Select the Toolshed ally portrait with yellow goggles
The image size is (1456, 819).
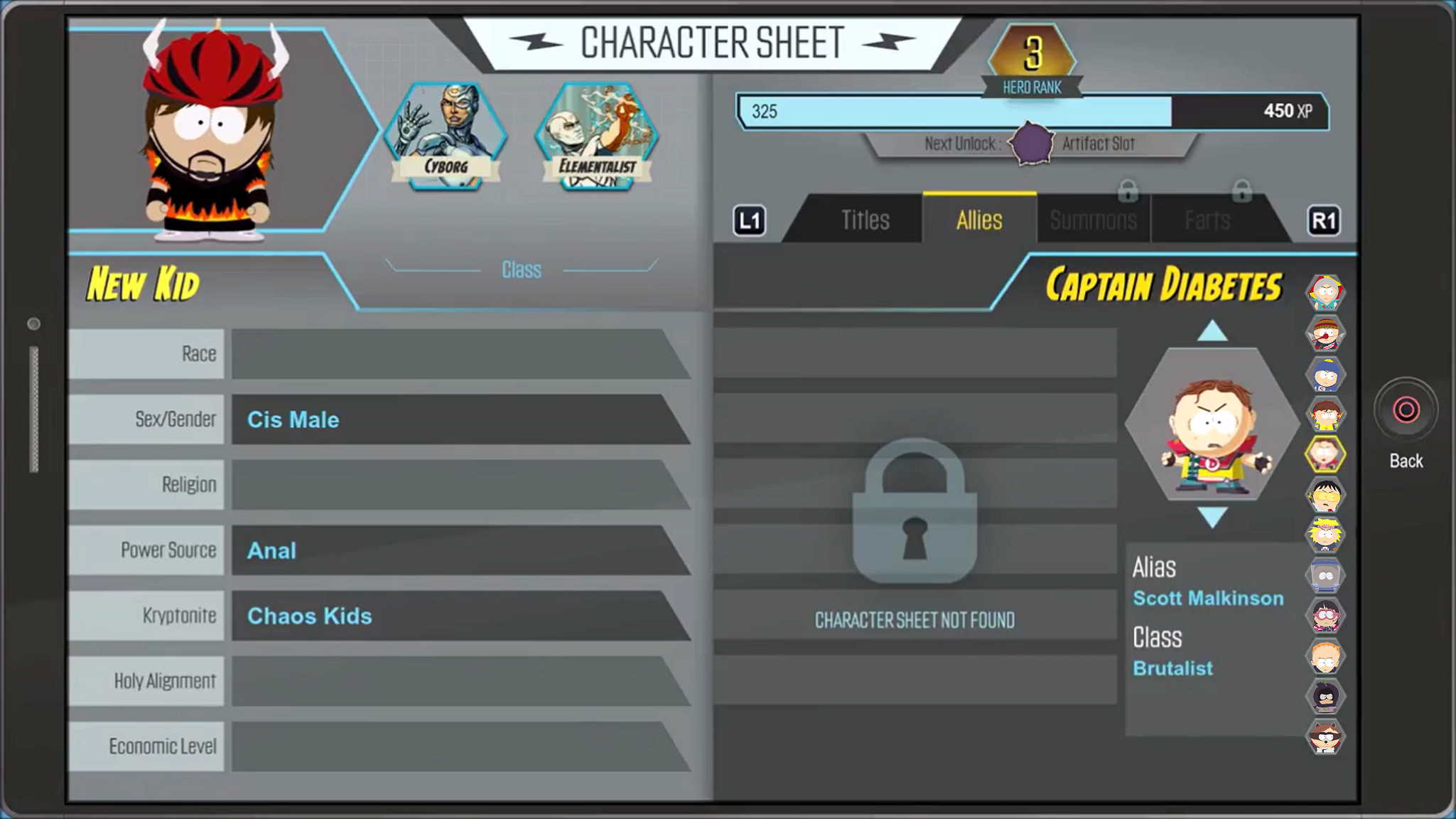(x=1325, y=494)
